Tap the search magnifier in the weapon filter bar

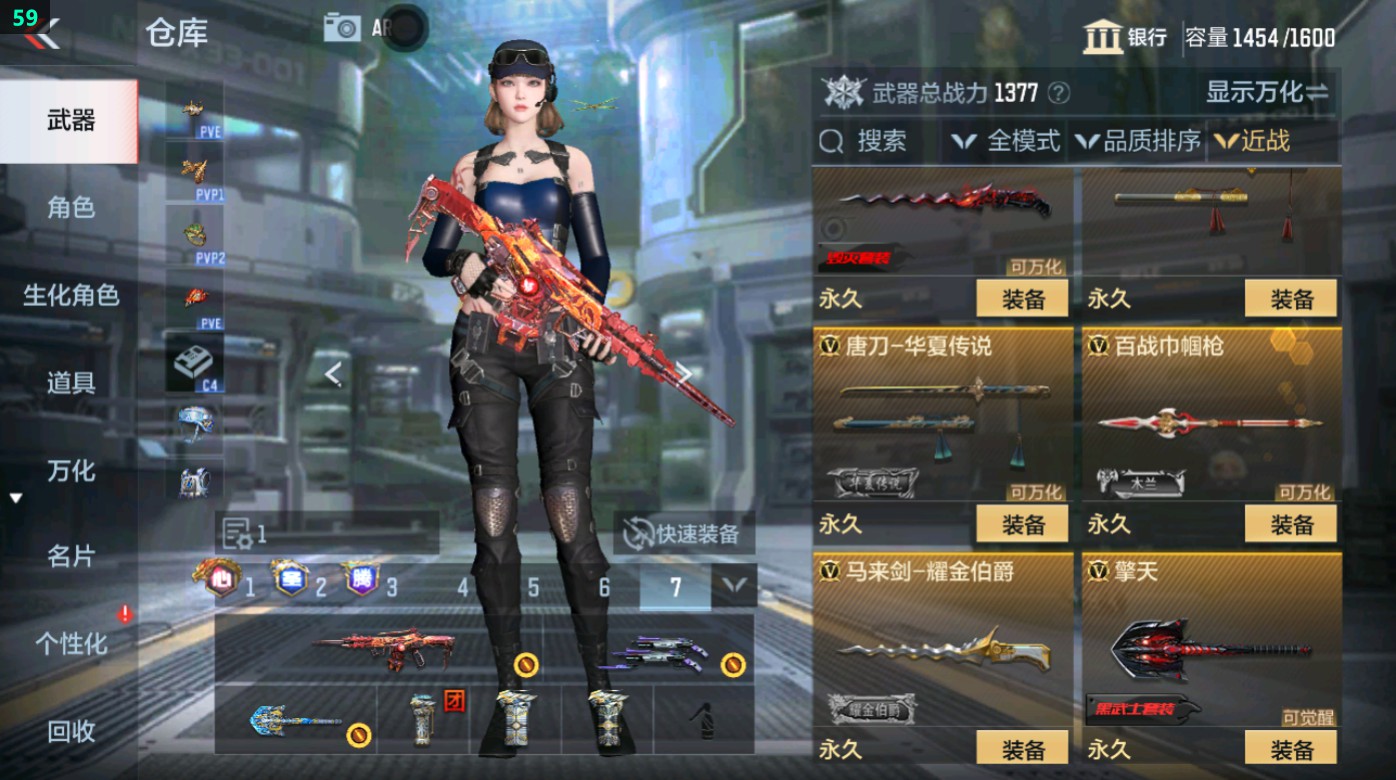833,142
